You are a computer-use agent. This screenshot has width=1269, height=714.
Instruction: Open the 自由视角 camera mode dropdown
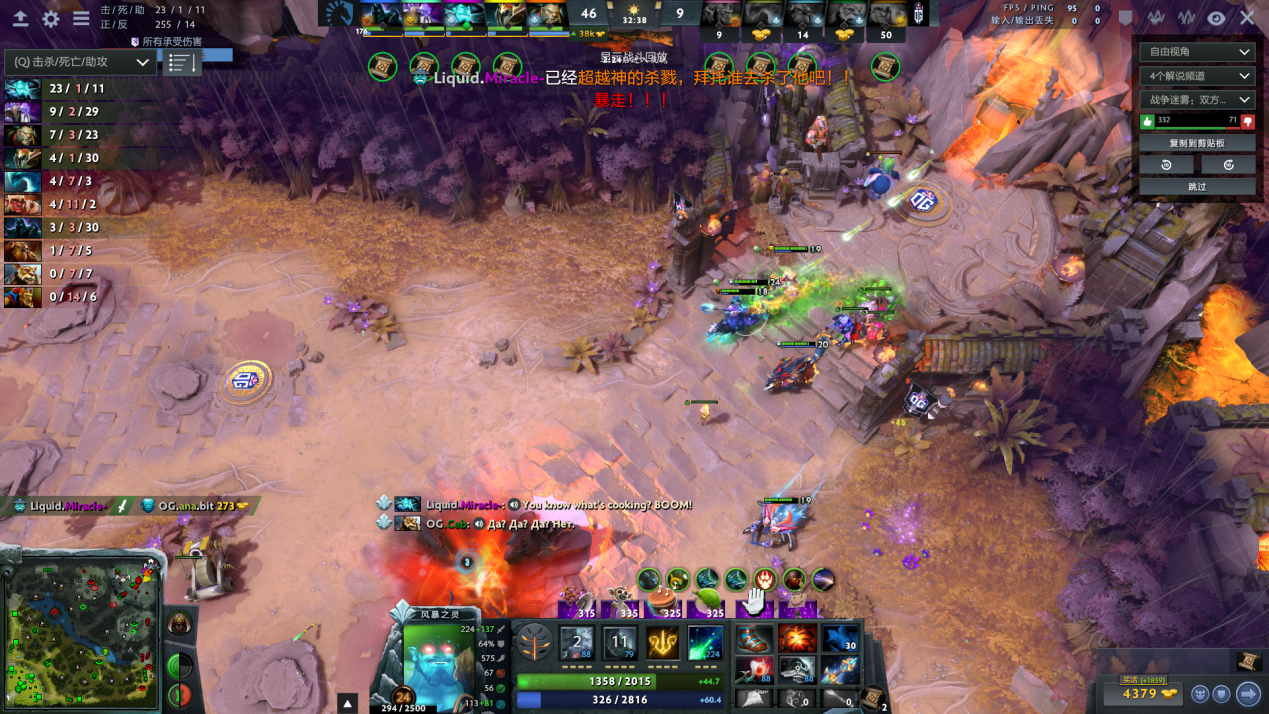tap(1197, 52)
